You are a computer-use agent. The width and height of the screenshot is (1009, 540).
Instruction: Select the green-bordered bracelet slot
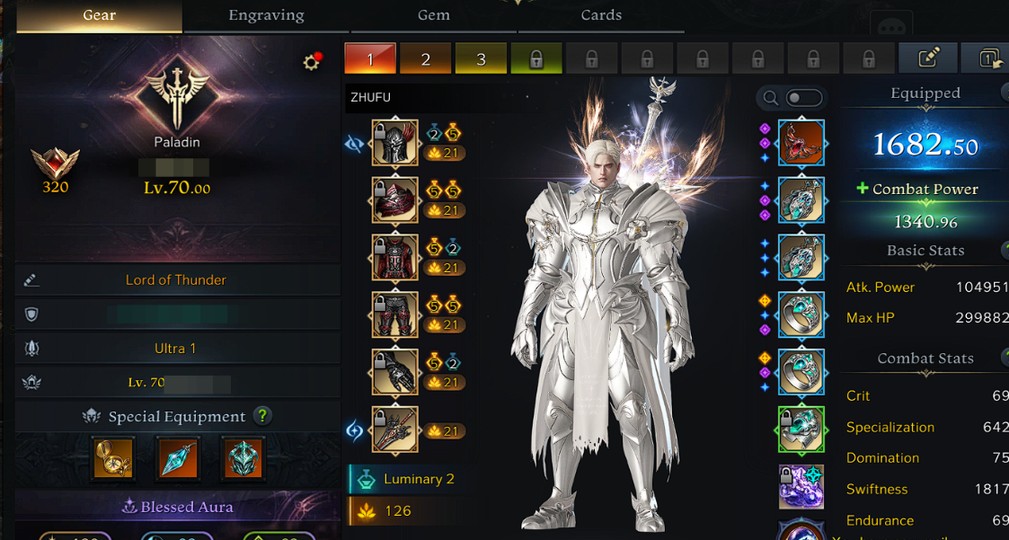[x=801, y=429]
